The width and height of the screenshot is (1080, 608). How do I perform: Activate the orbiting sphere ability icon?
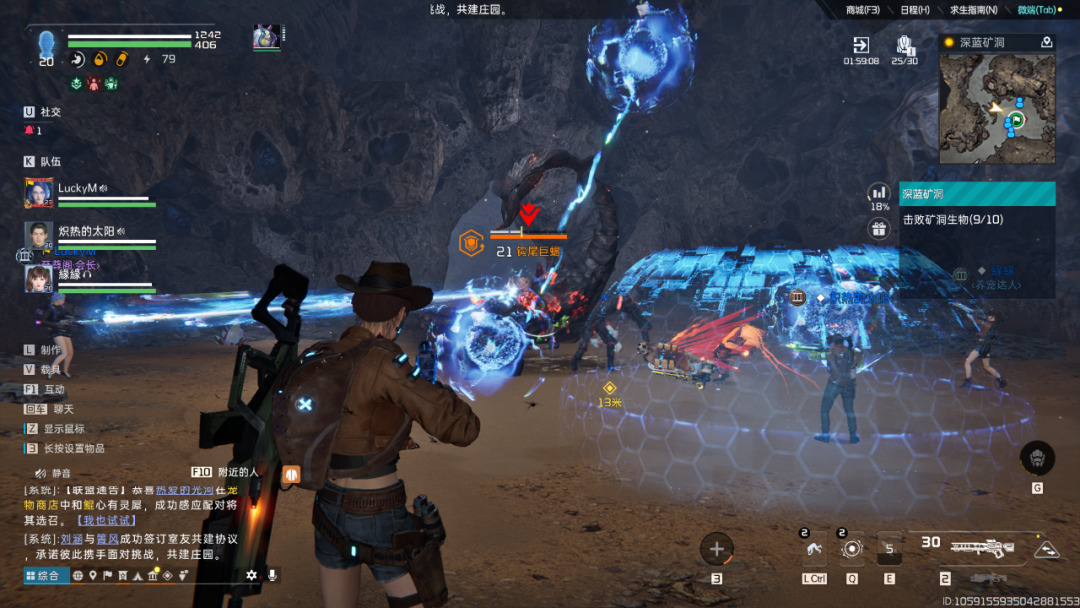pyautogui.click(x=851, y=549)
